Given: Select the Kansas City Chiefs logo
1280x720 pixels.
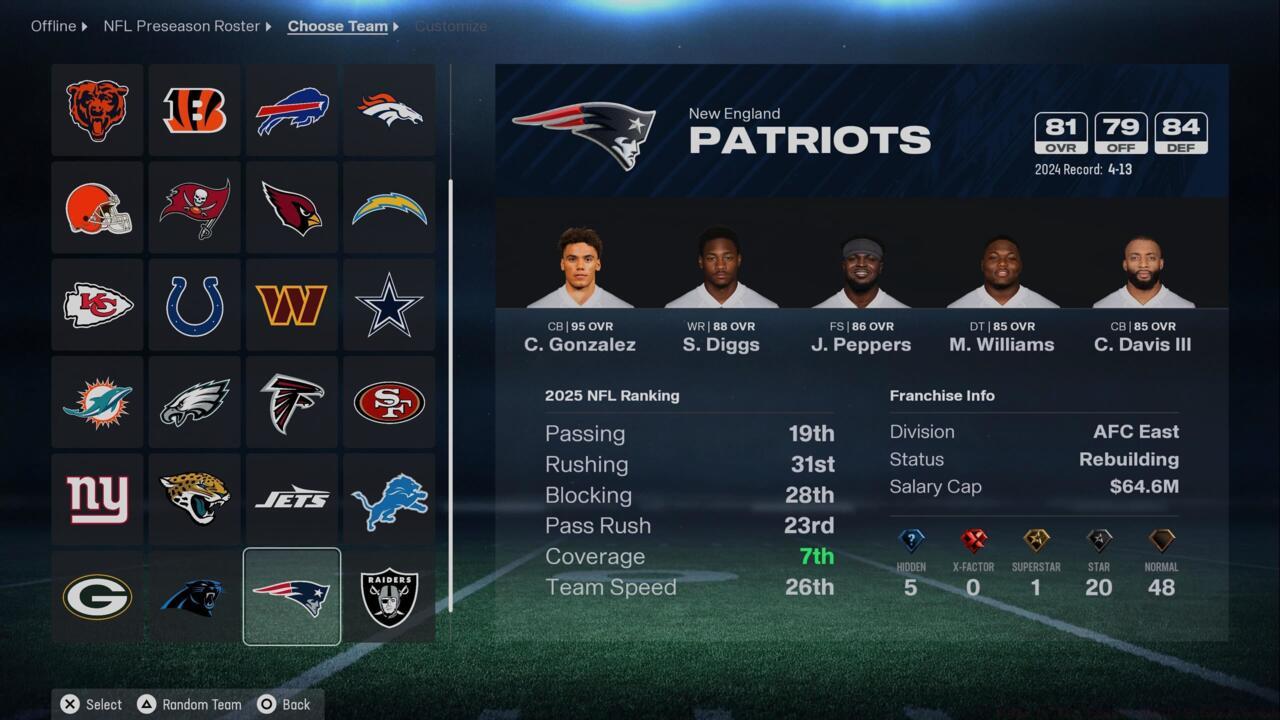Looking at the screenshot, I should (x=97, y=304).
